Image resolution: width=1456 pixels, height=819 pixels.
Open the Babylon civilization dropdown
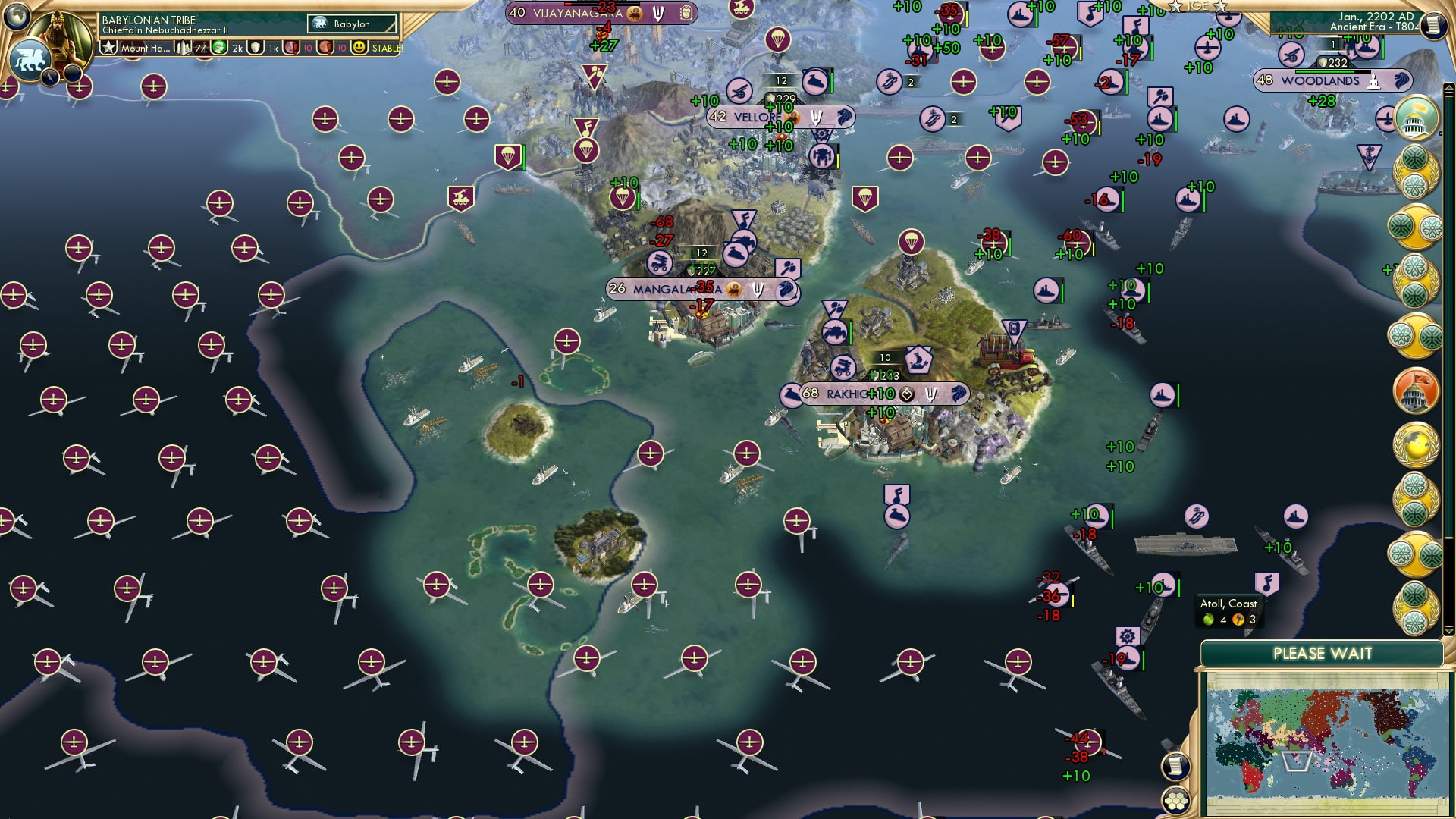(x=352, y=24)
